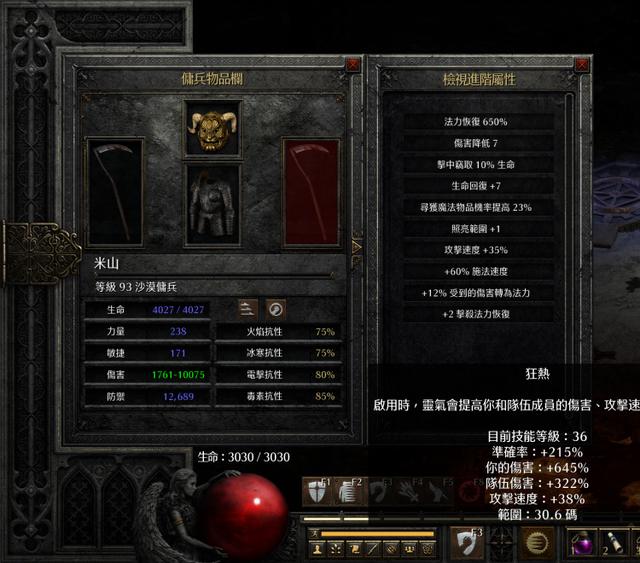Activate the F1 shield skill
This screenshot has height=563, width=640.
coord(317,491)
